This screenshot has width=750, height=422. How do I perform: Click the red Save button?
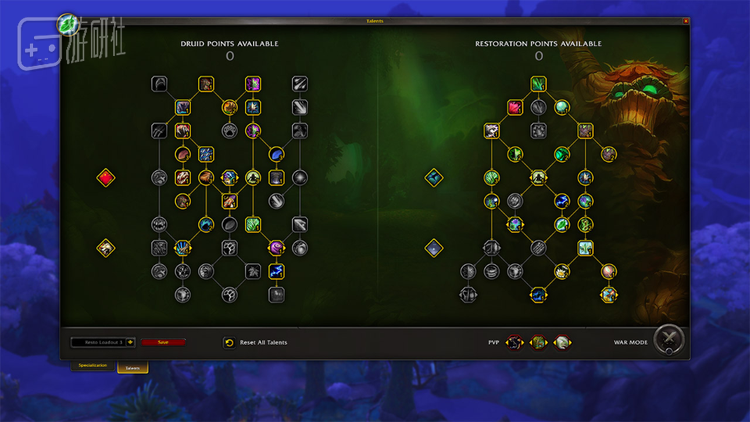click(x=163, y=342)
